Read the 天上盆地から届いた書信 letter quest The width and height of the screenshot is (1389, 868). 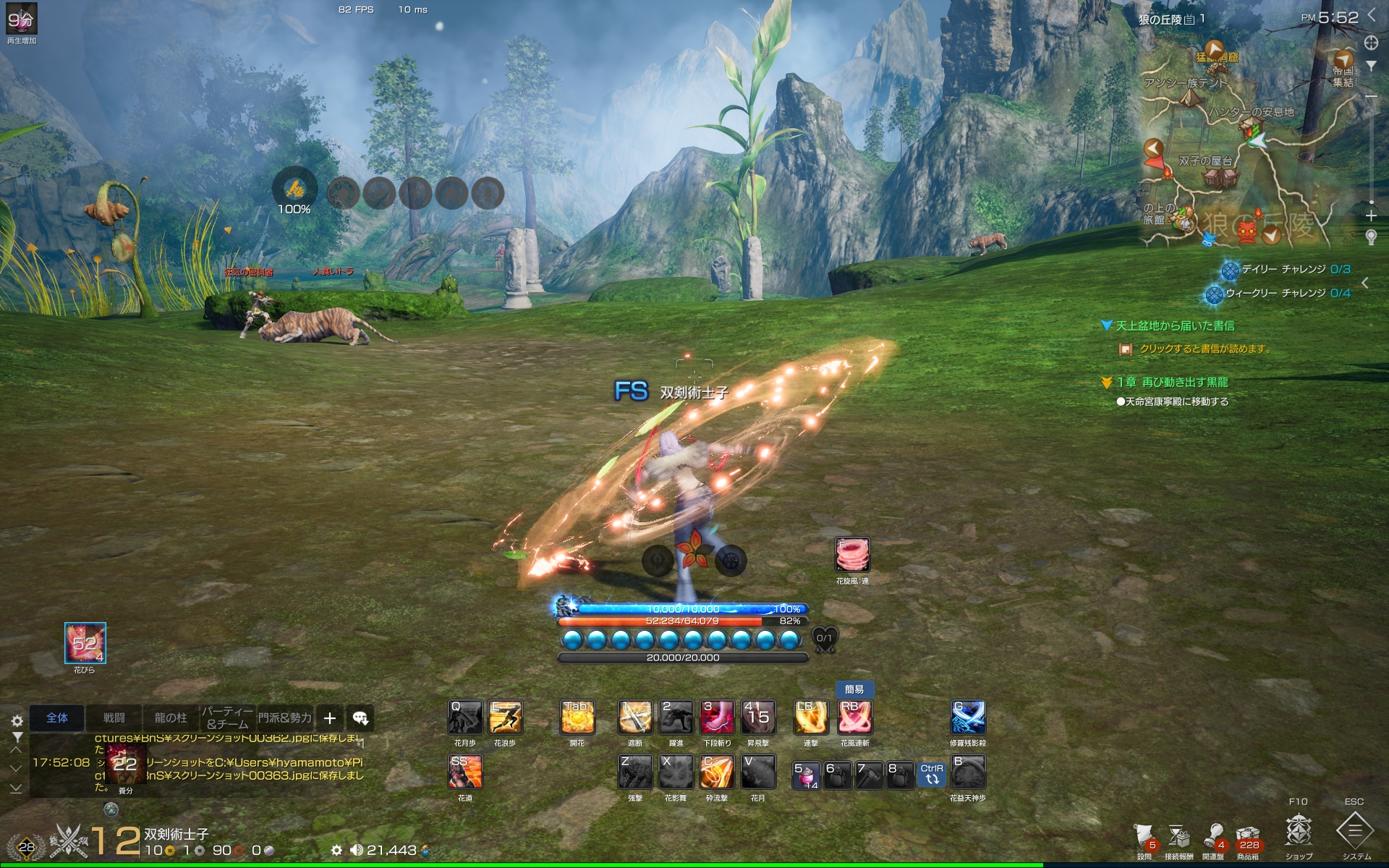click(x=1175, y=326)
